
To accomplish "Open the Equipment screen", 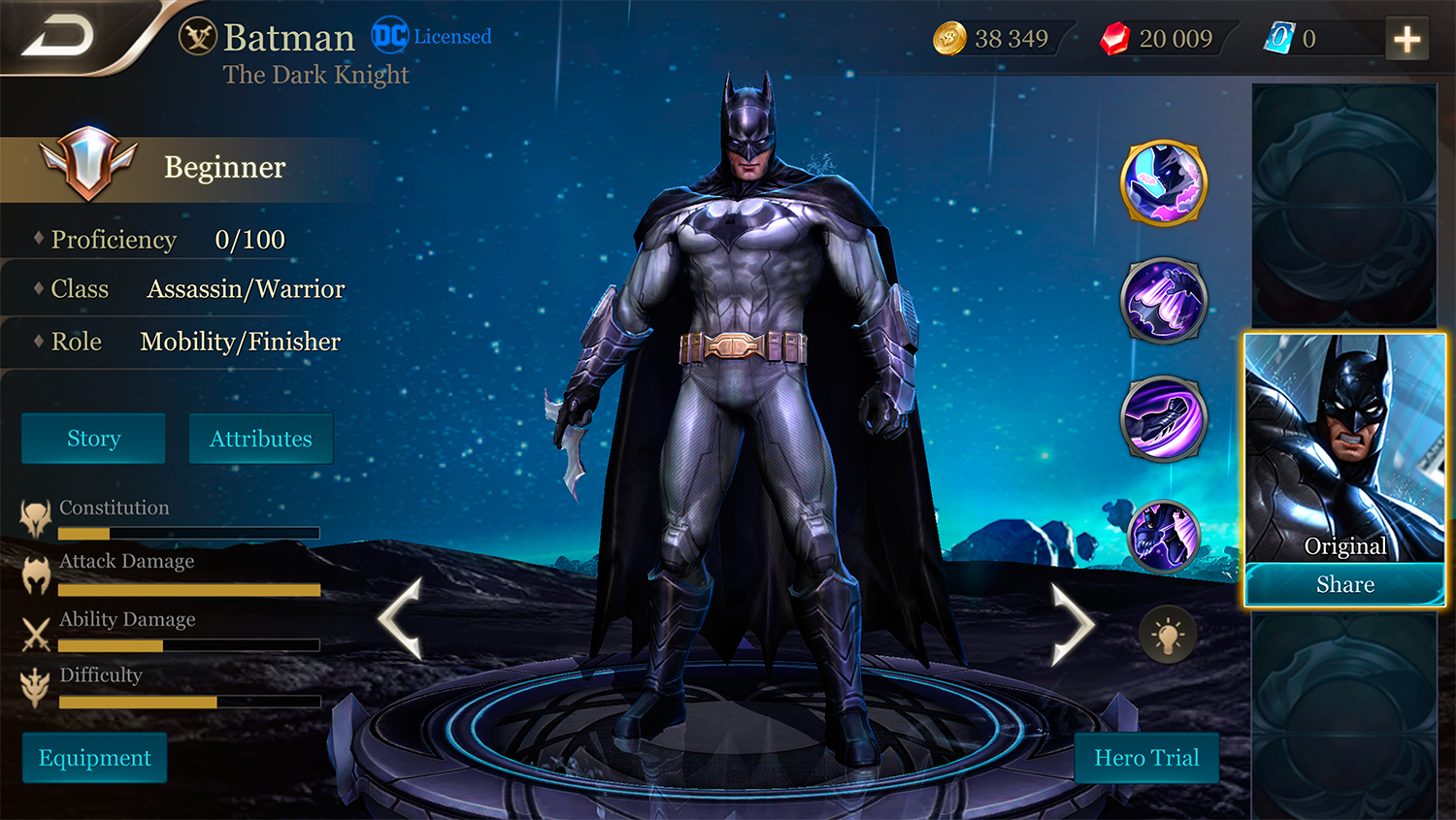I will [x=94, y=758].
